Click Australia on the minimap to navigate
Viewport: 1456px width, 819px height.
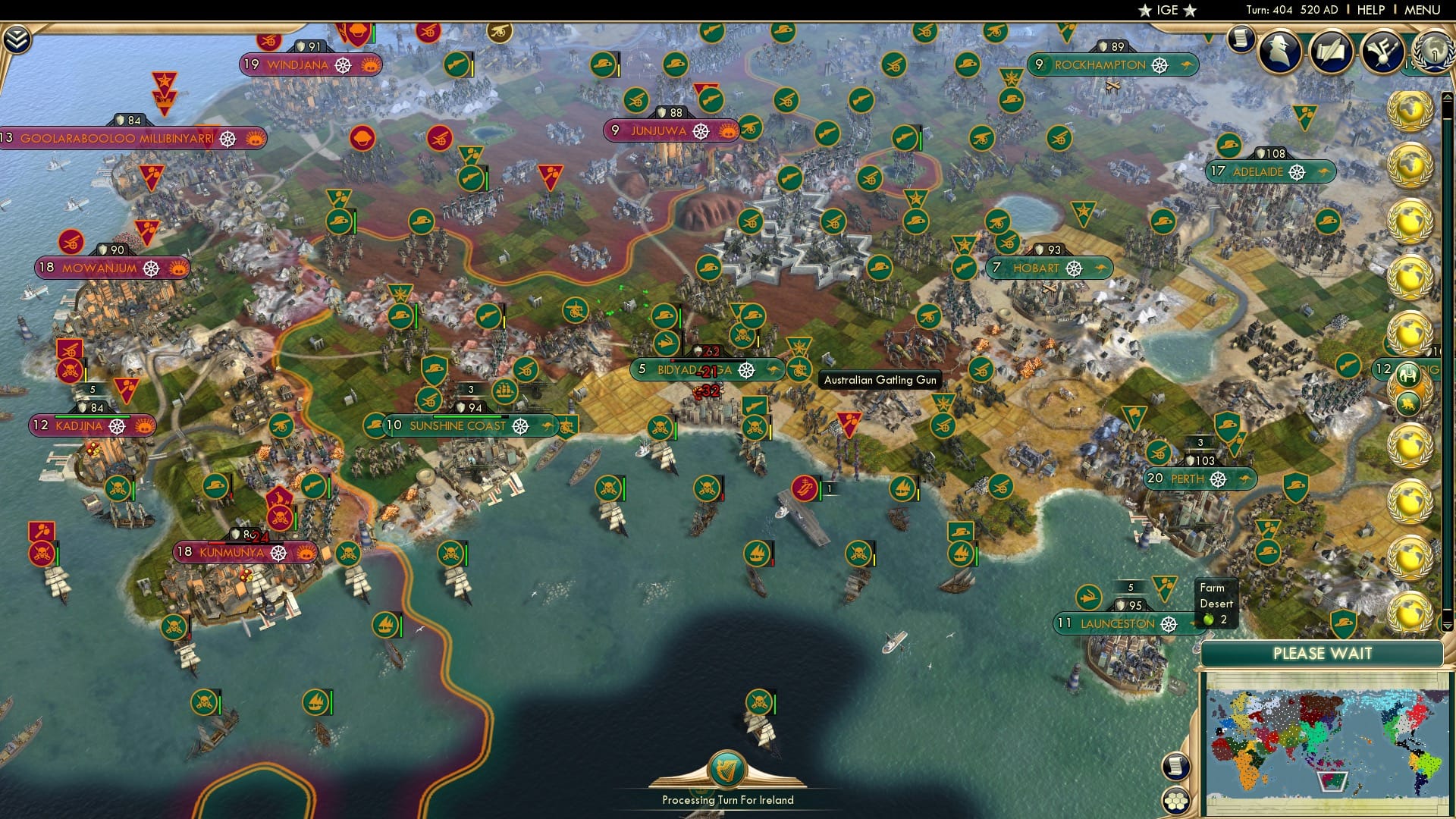1332,780
